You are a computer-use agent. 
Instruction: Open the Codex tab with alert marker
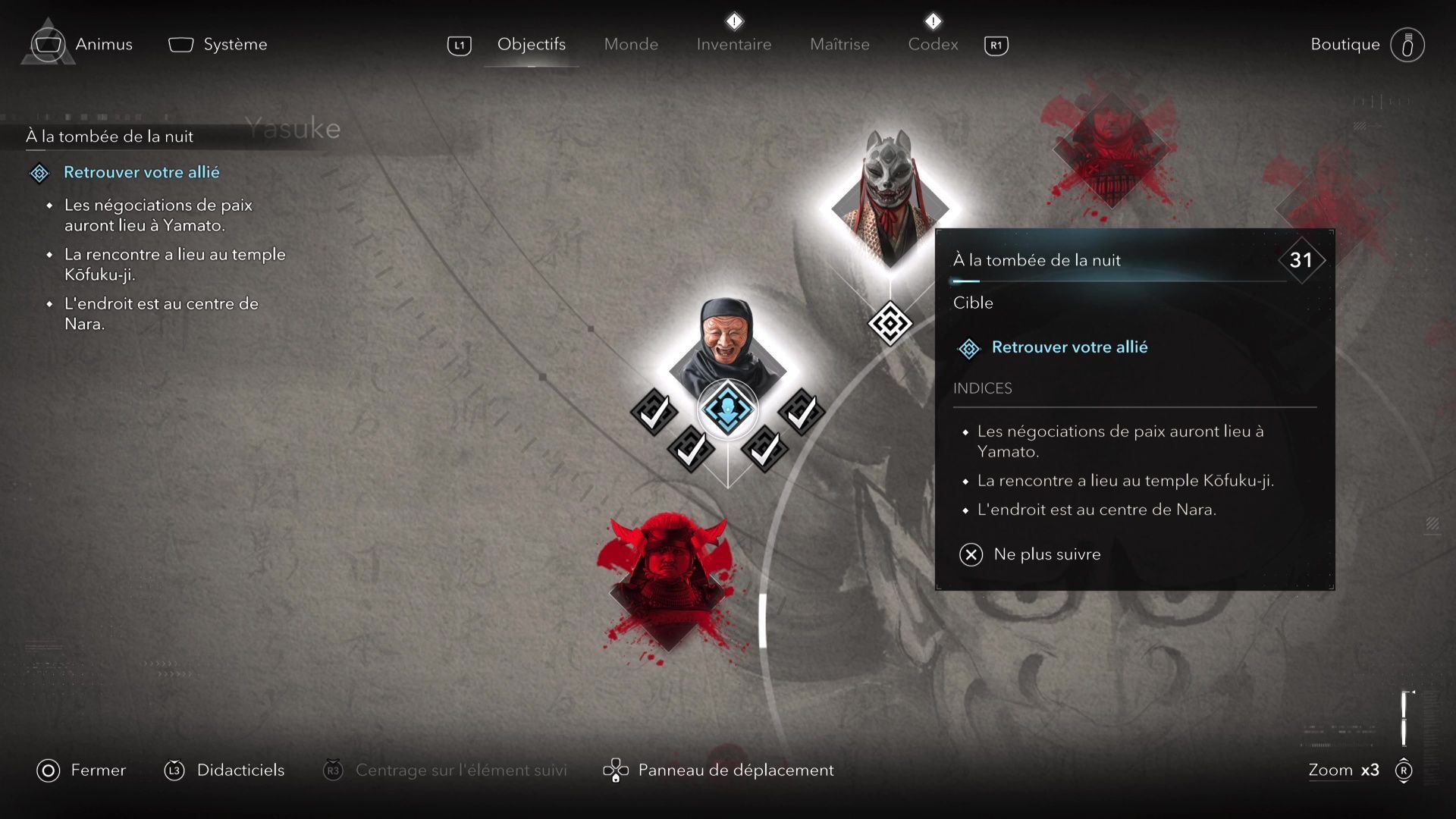tap(933, 44)
